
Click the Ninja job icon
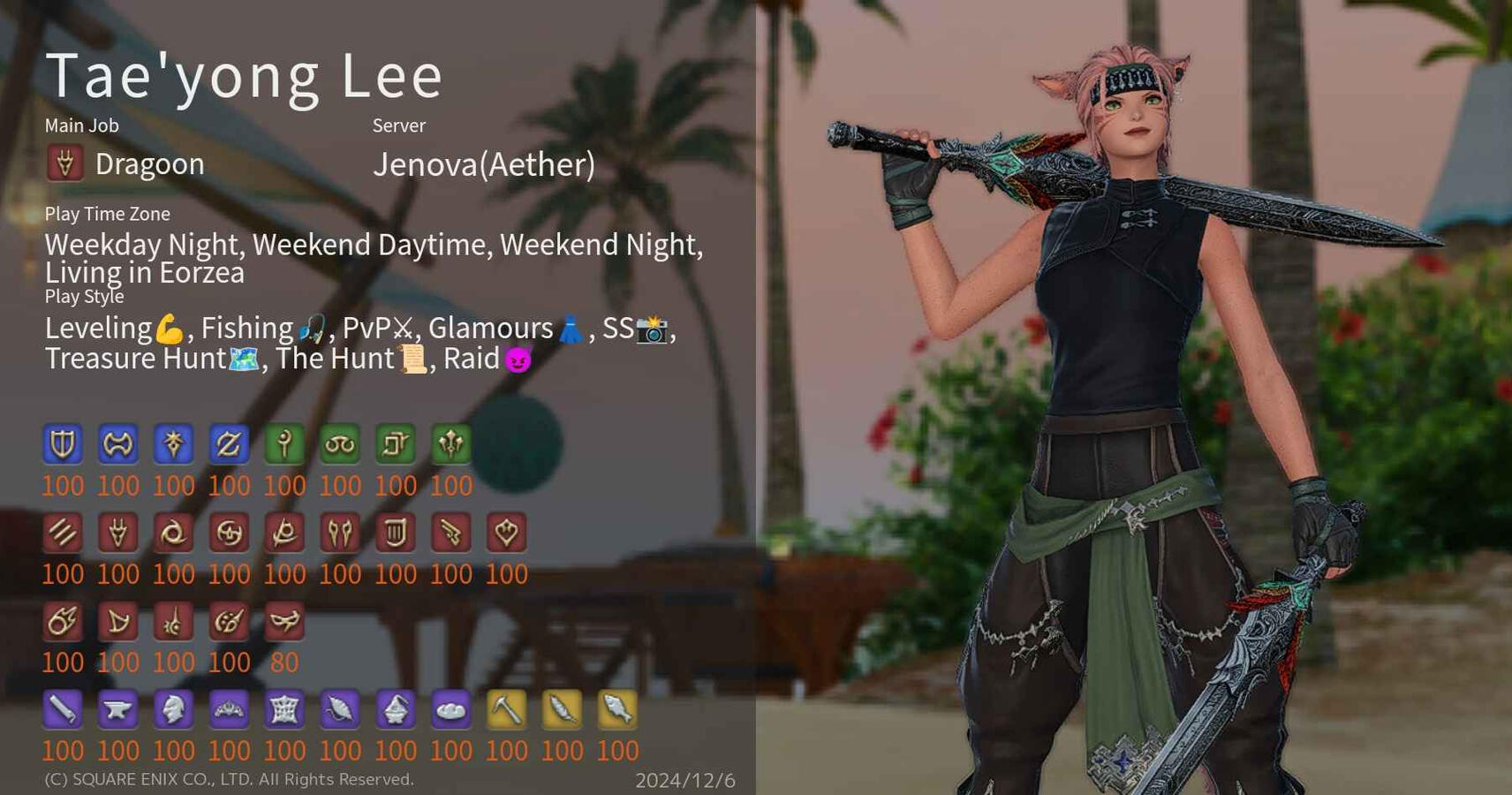pyautogui.click(x=174, y=533)
